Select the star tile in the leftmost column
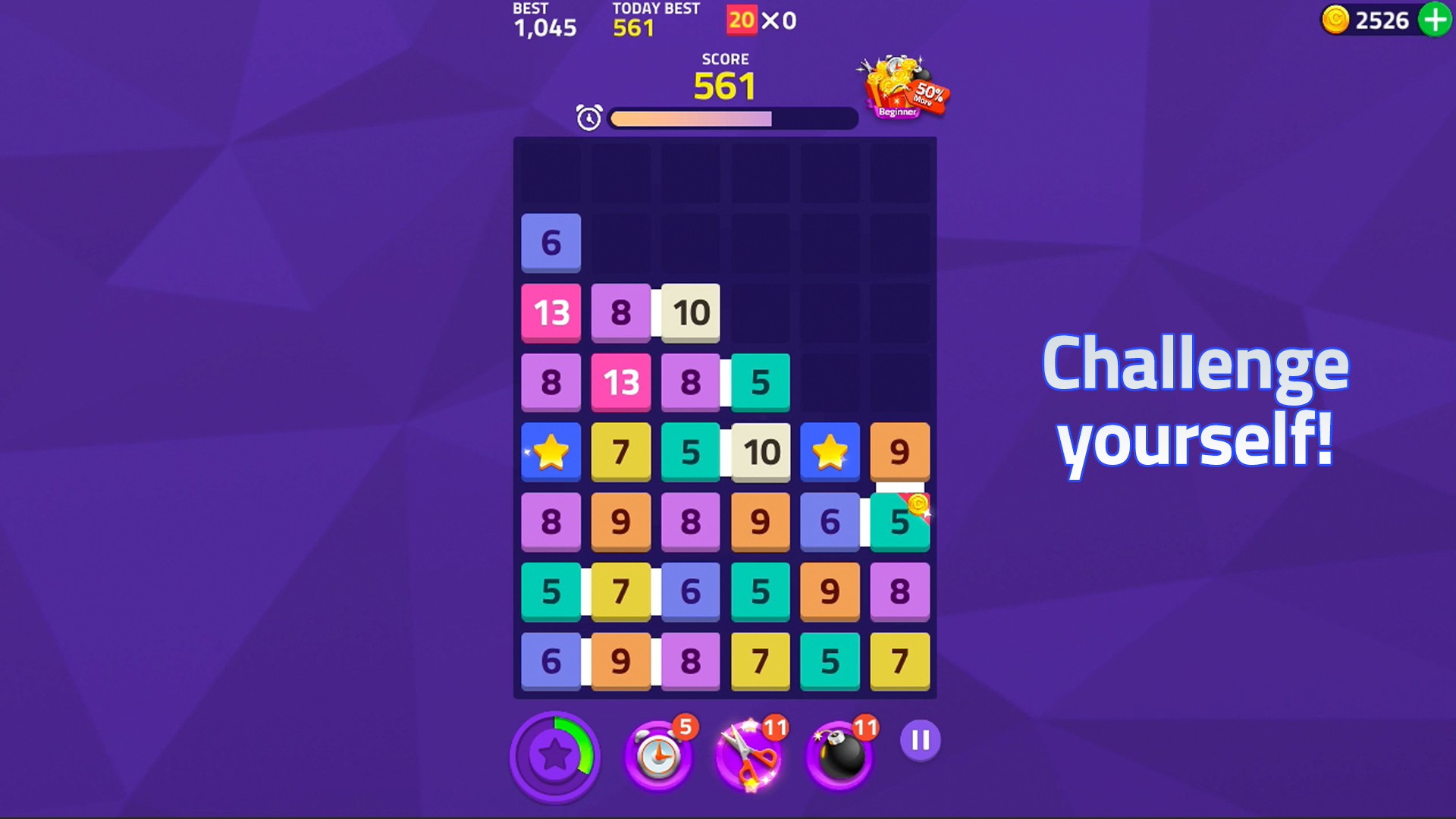This screenshot has height=819, width=1456. tap(551, 452)
